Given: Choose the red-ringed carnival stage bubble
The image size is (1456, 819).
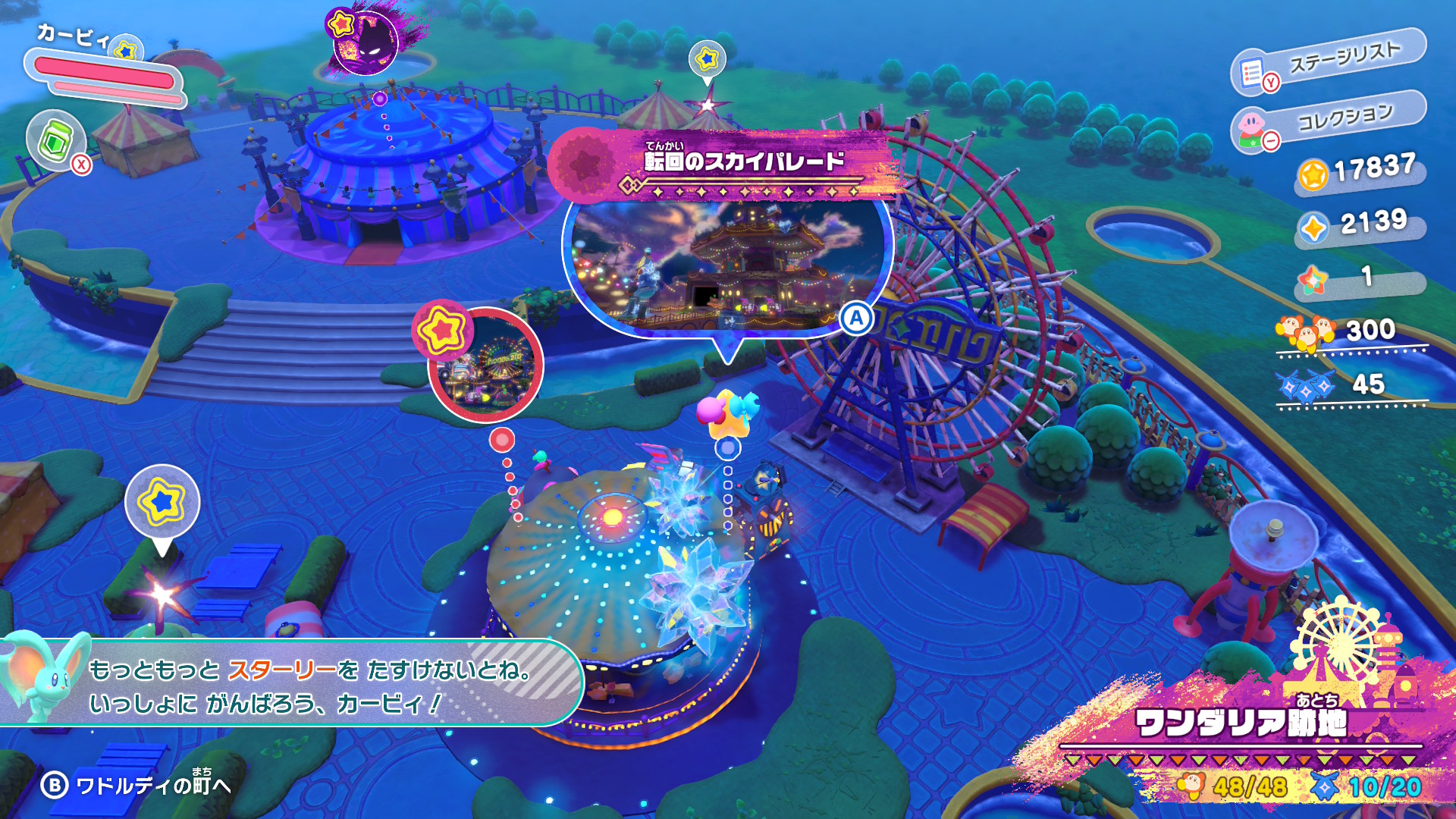Looking at the screenshot, I should coord(485,366).
